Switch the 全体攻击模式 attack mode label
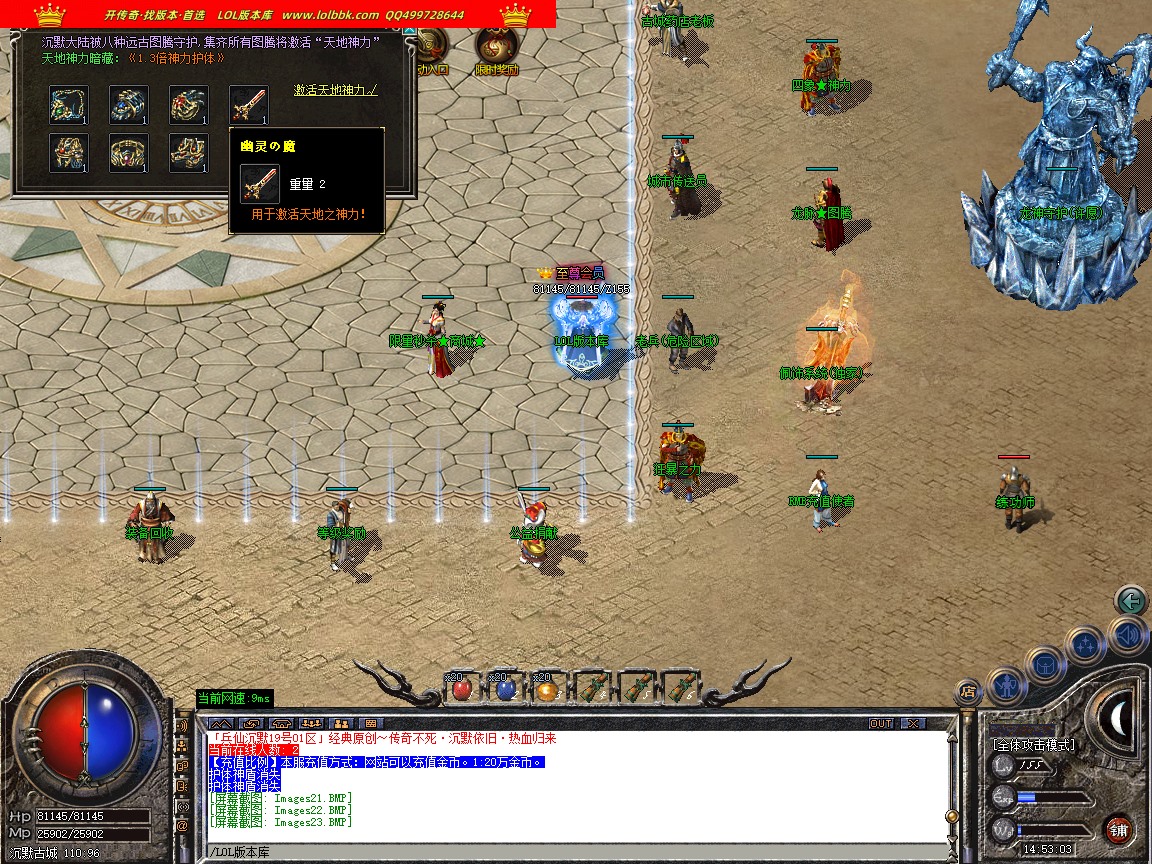This screenshot has height=864, width=1152. (x=1034, y=745)
